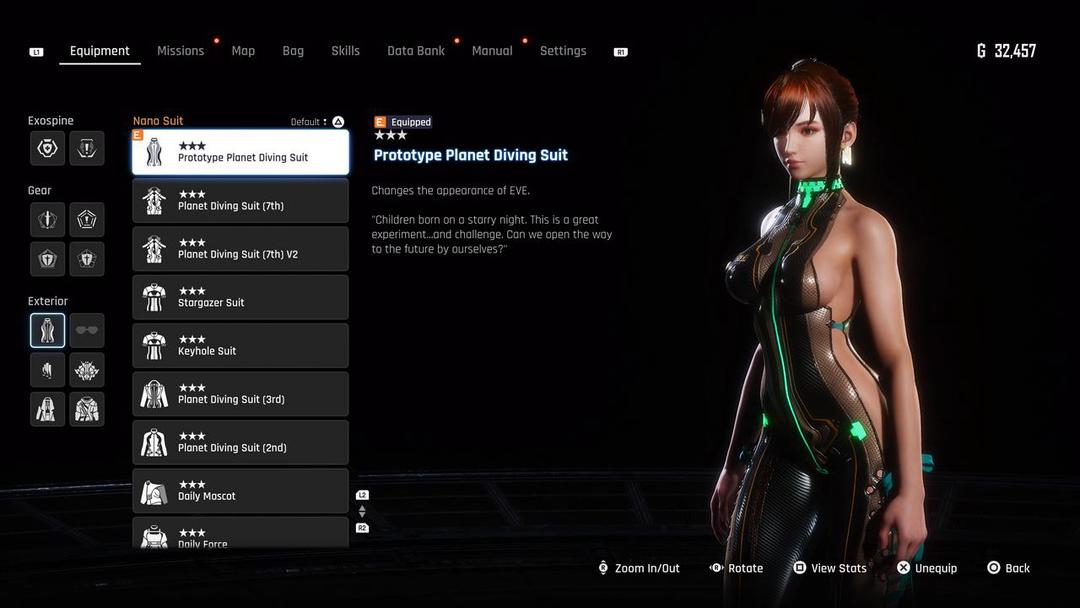Select the Stargazer Suit
Viewport: 1080px width, 608px height.
click(241, 297)
